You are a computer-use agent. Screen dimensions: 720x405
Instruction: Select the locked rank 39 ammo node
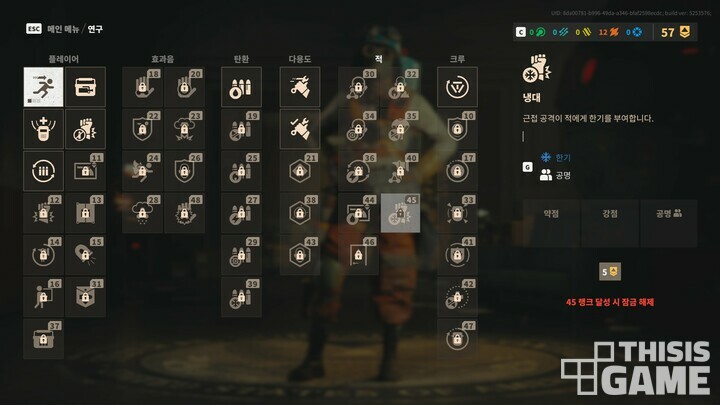tap(241, 297)
